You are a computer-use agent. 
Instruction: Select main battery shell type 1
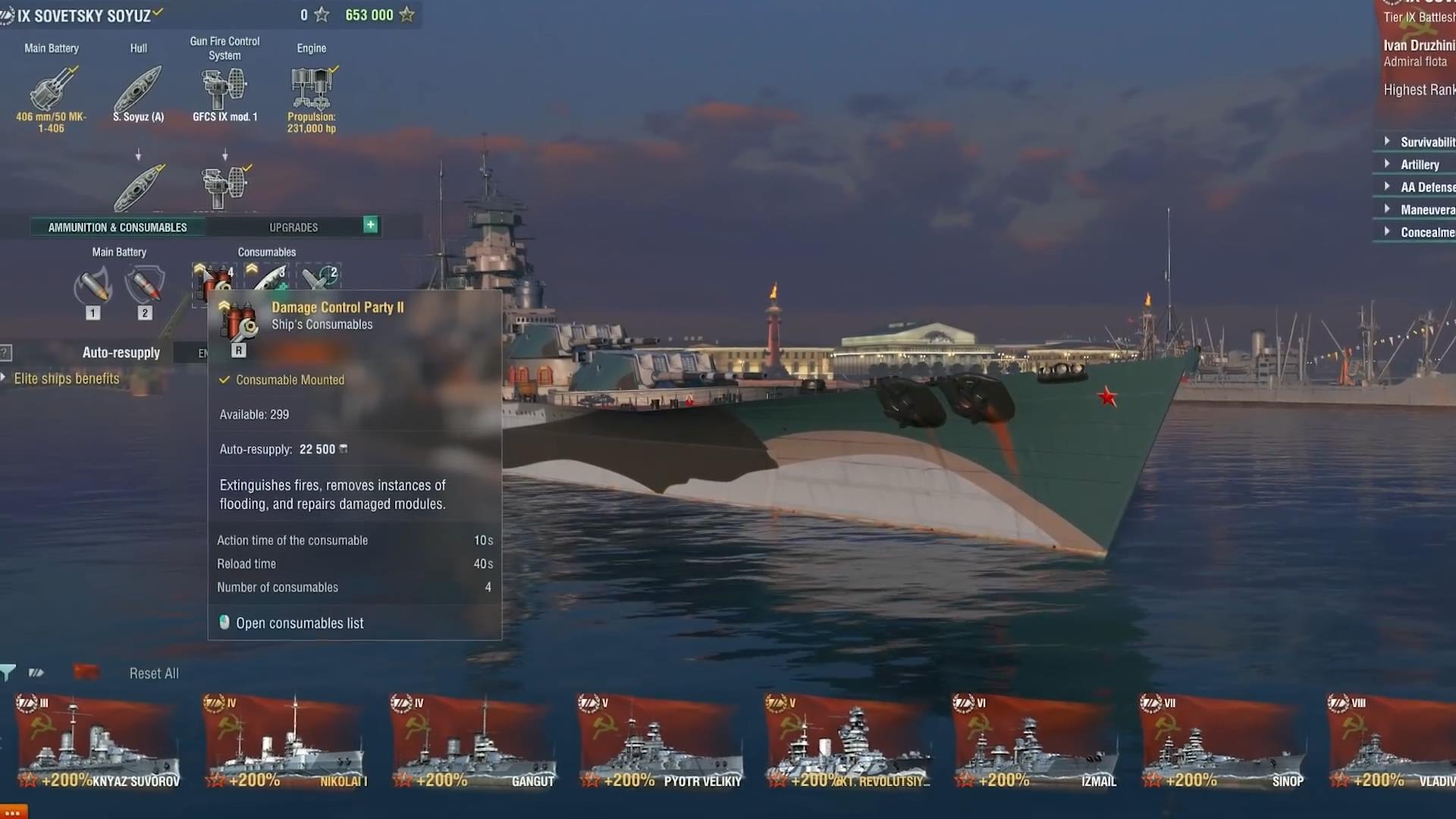(x=93, y=288)
